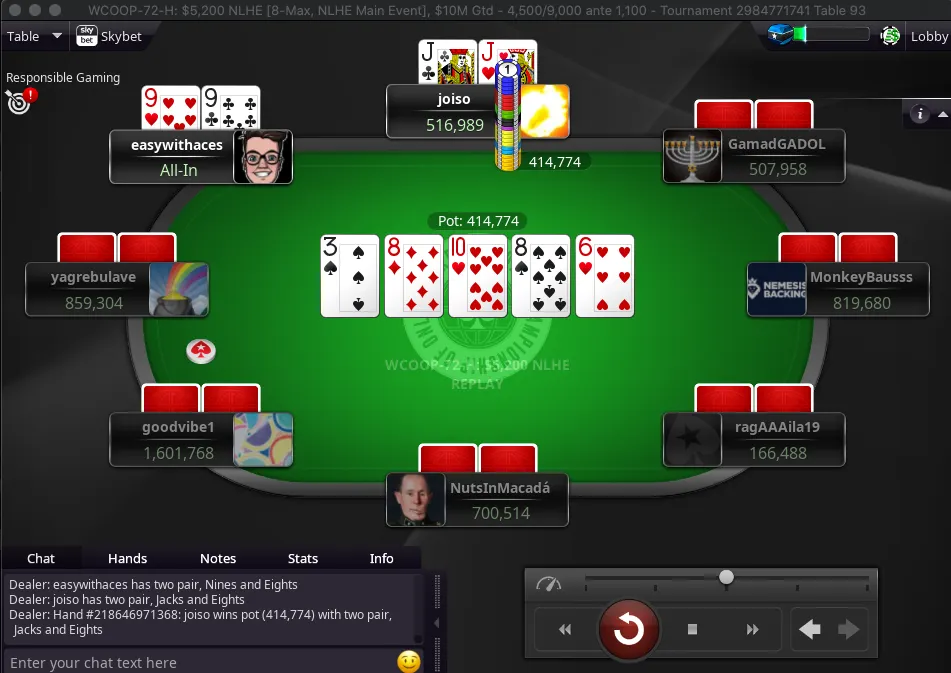Show the Stats tab
951x673 pixels.
click(x=303, y=558)
